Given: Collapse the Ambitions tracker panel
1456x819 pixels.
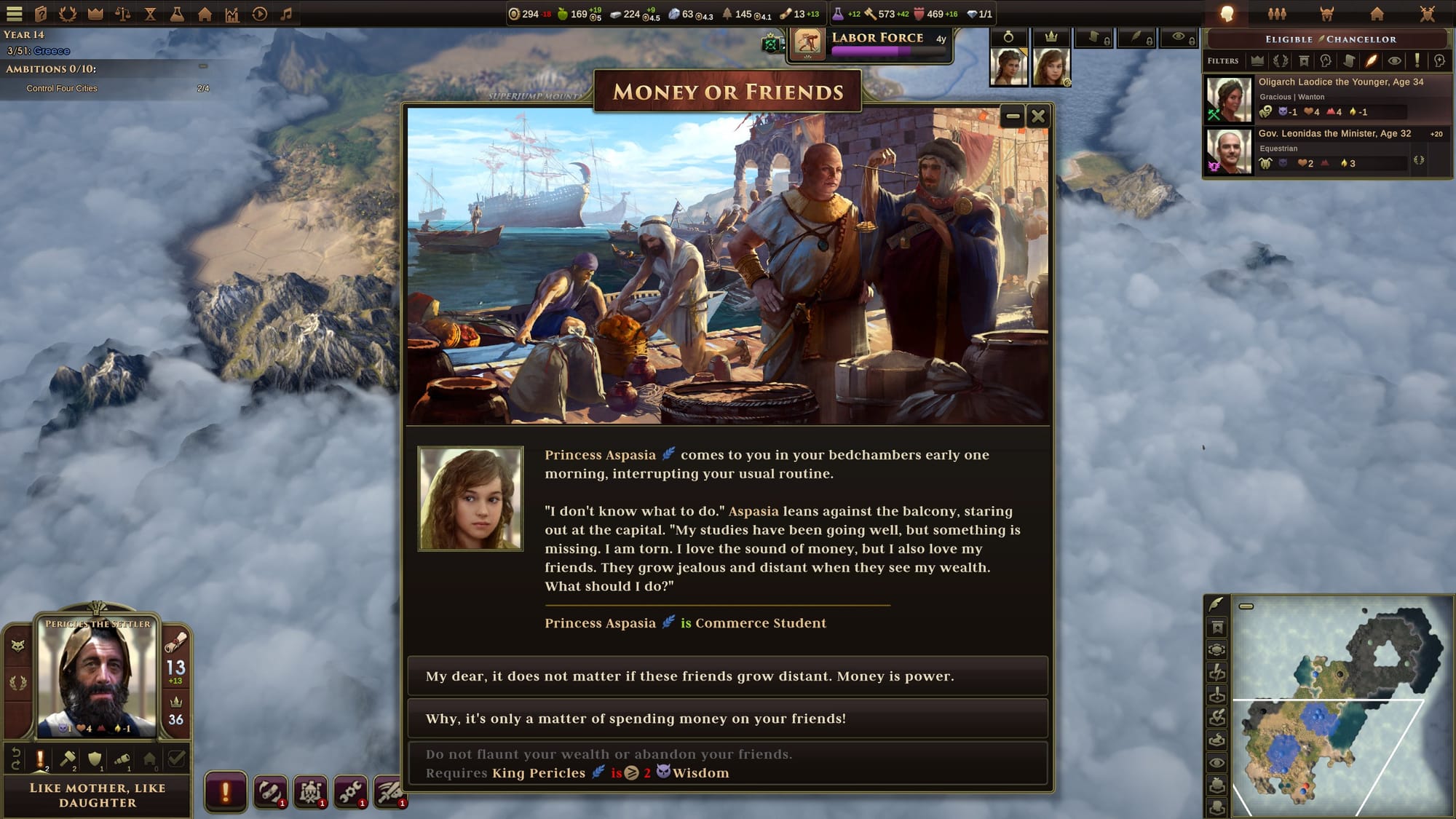Looking at the screenshot, I should click(x=203, y=66).
